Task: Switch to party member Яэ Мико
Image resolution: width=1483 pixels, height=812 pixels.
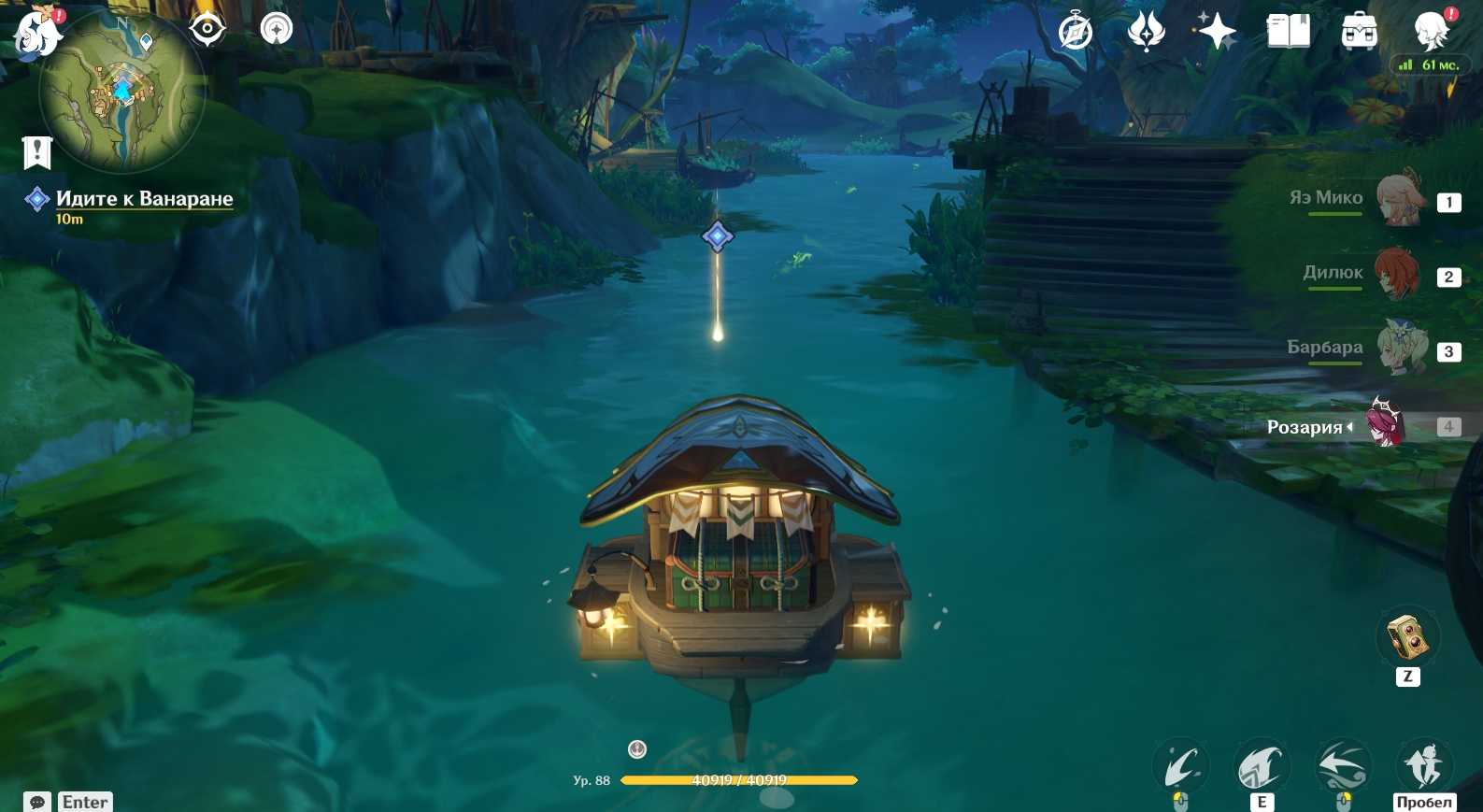Action: coord(1399,198)
